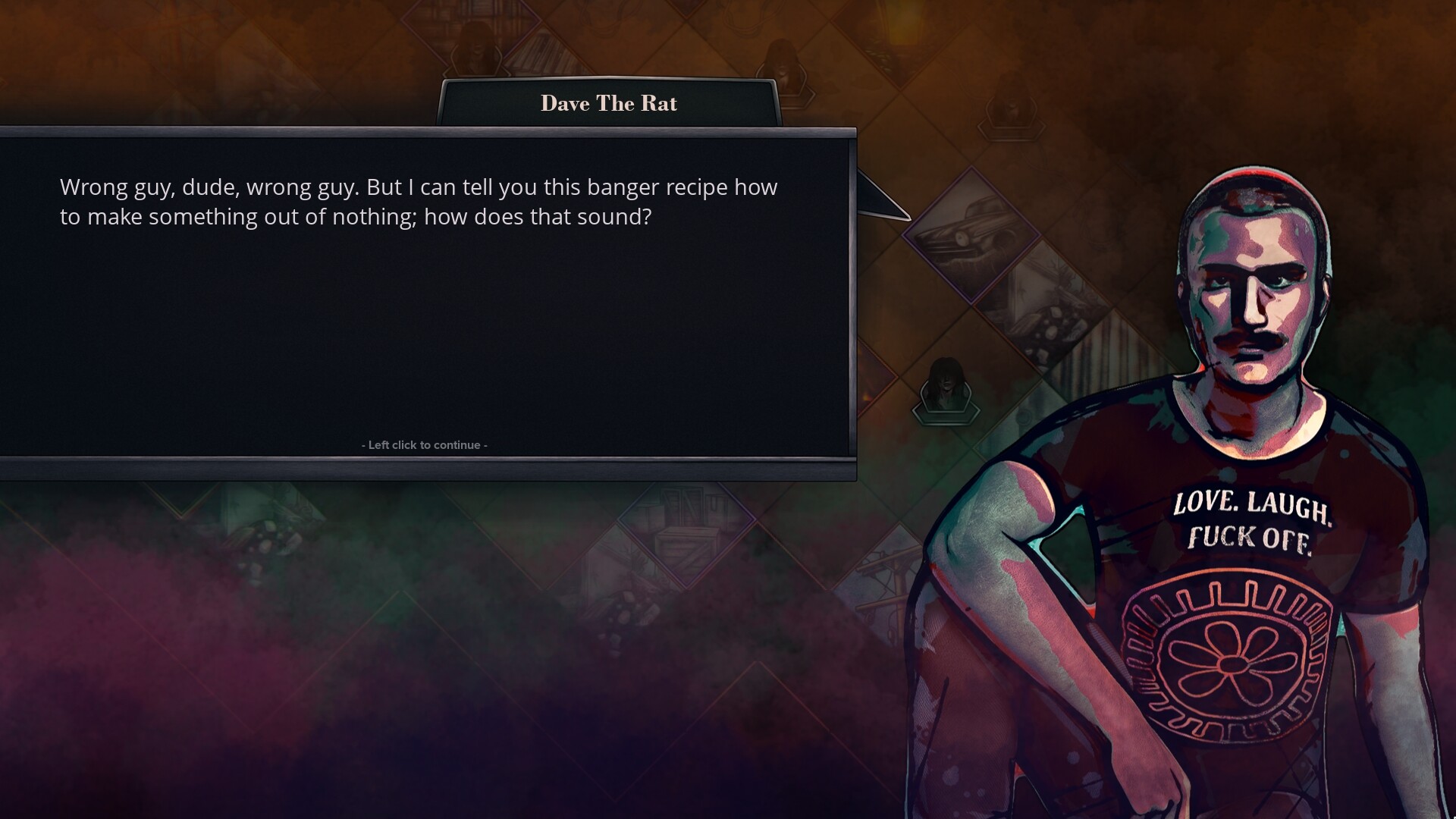The height and width of the screenshot is (819, 1456).
Task: Expand Dave The Rat's nameplate banner
Action: (x=609, y=104)
